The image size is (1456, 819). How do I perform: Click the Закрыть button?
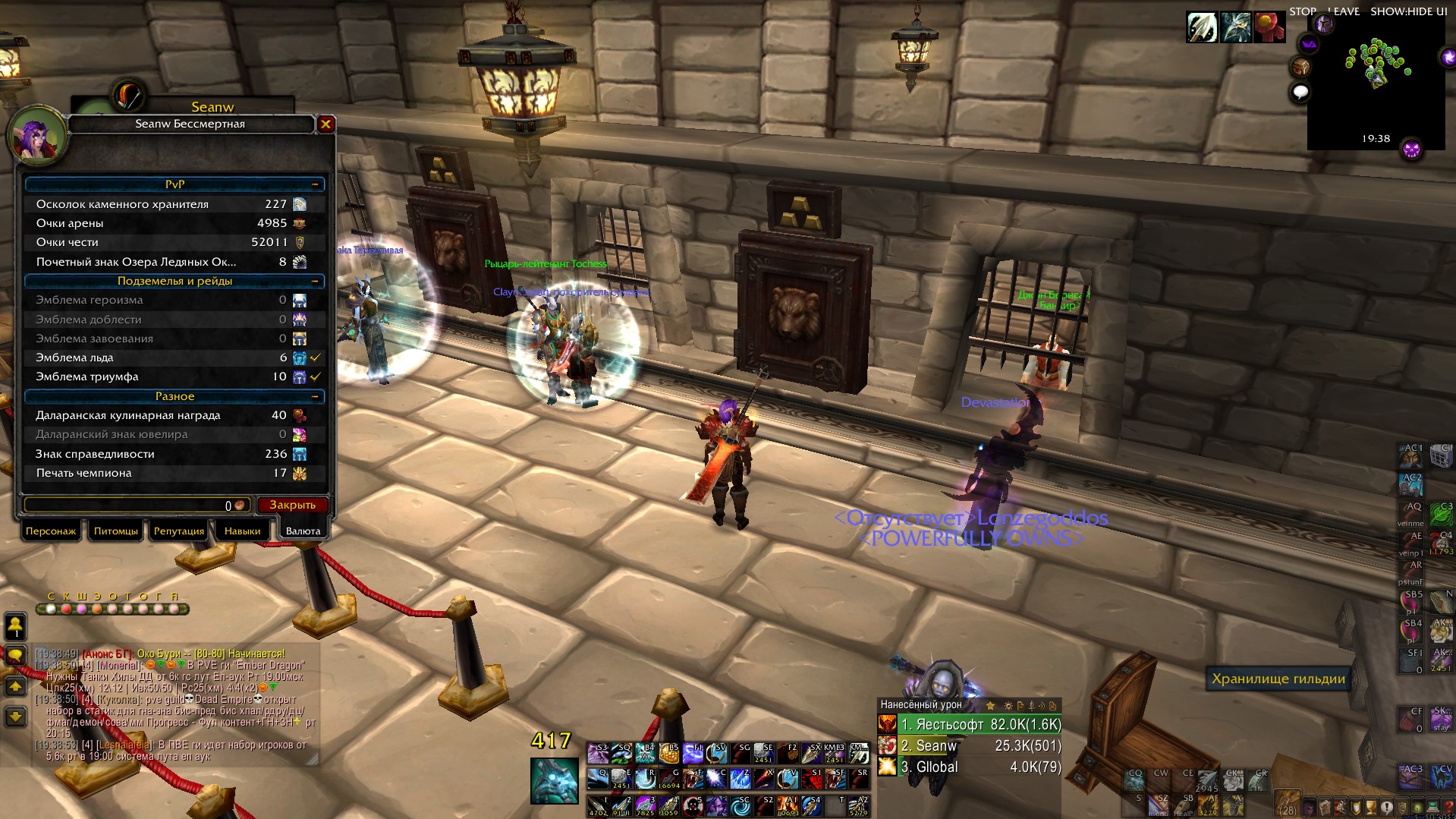coord(292,505)
